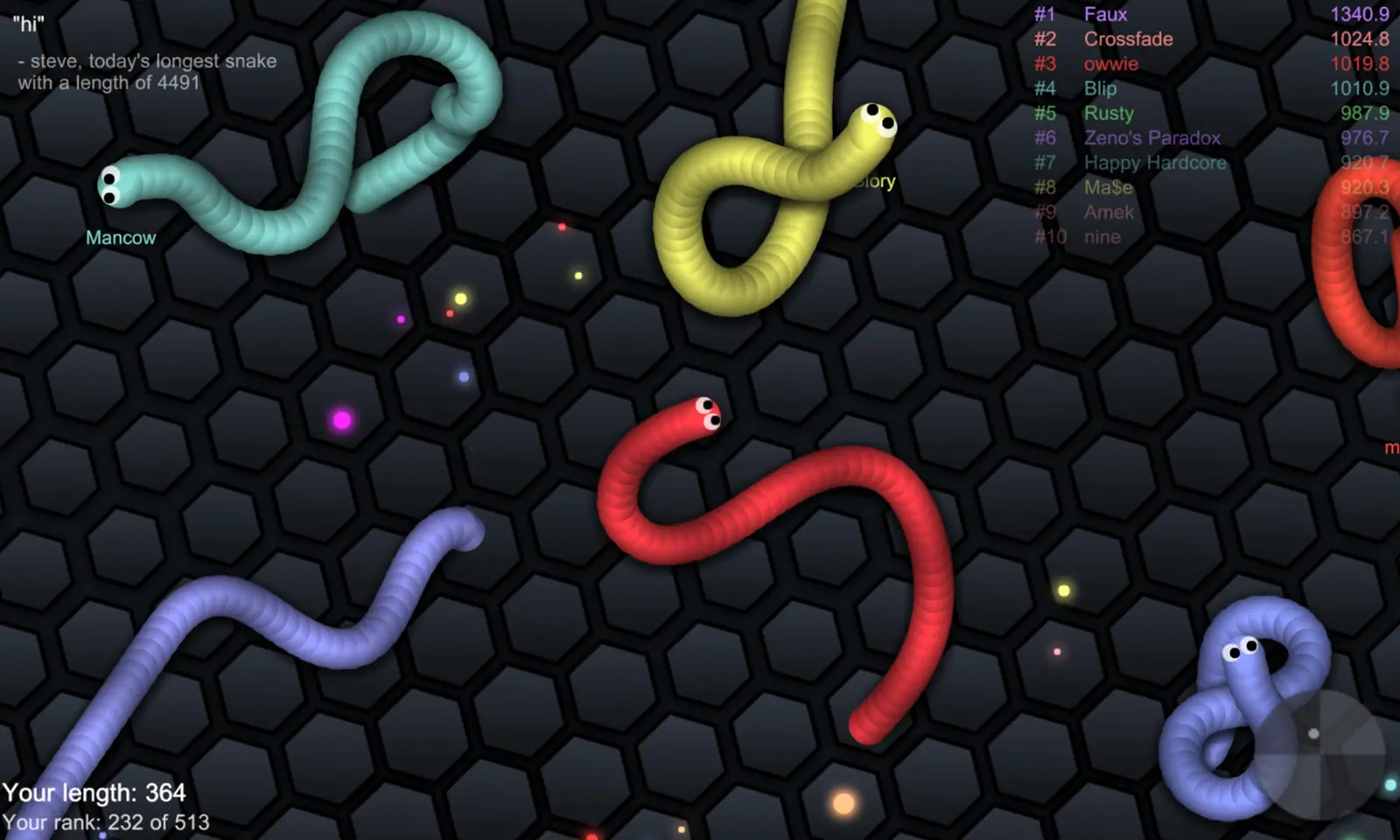Click the red snake's head near center
This screenshot has height=840, width=1400.
[704, 413]
